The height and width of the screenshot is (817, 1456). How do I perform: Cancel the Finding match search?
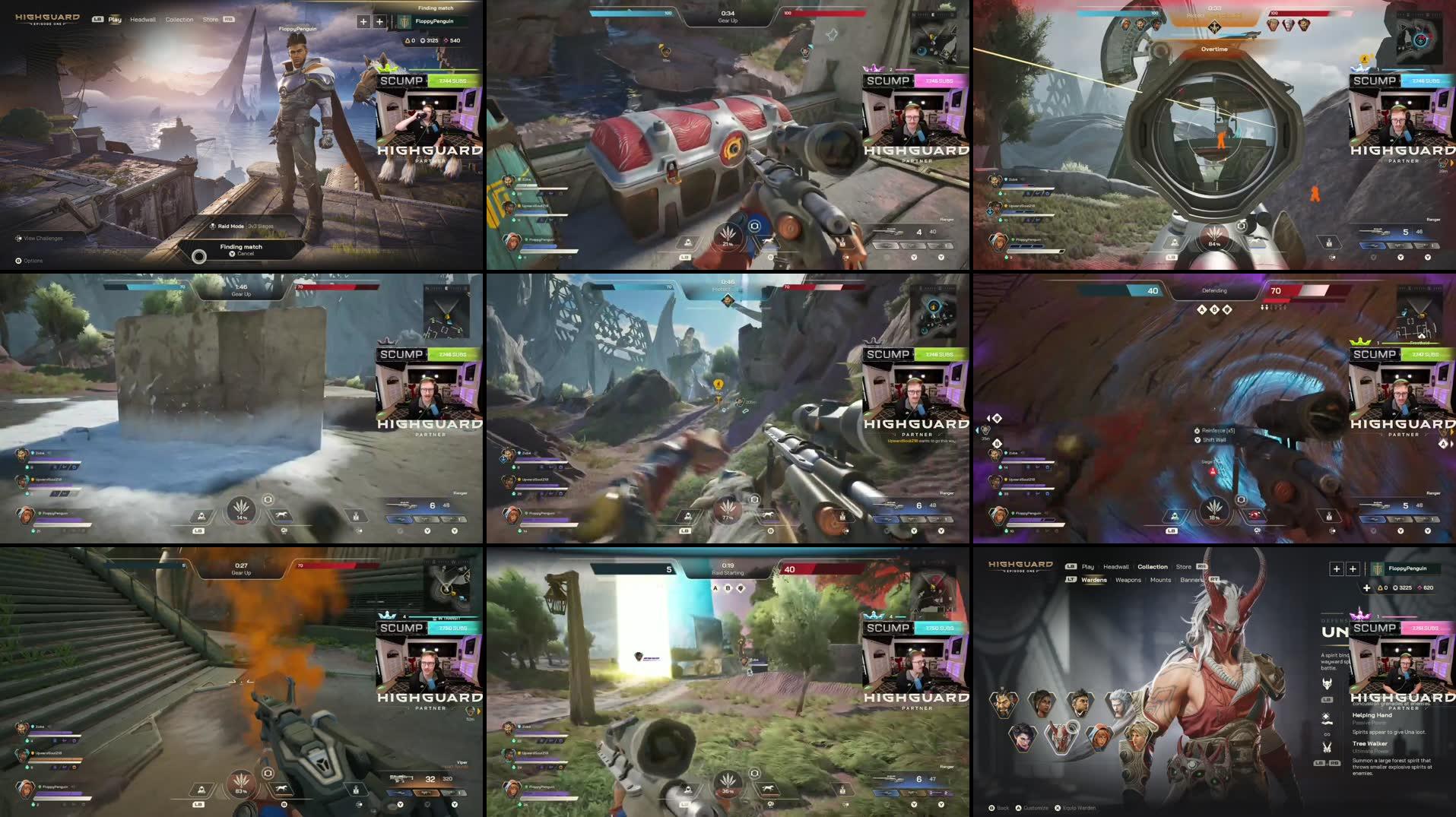click(x=232, y=253)
